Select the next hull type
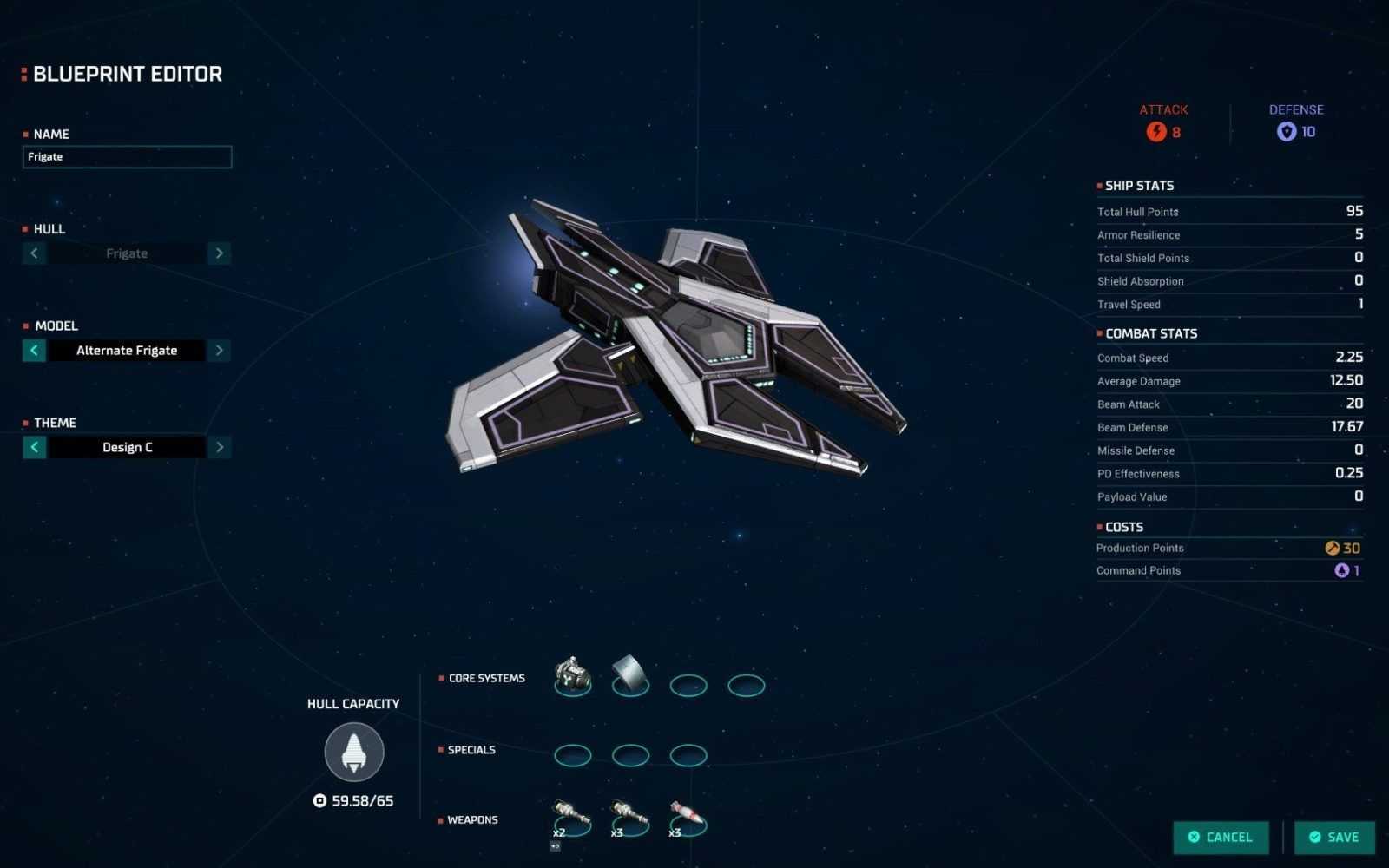Screen dimensions: 1389x868 [x=220, y=253]
